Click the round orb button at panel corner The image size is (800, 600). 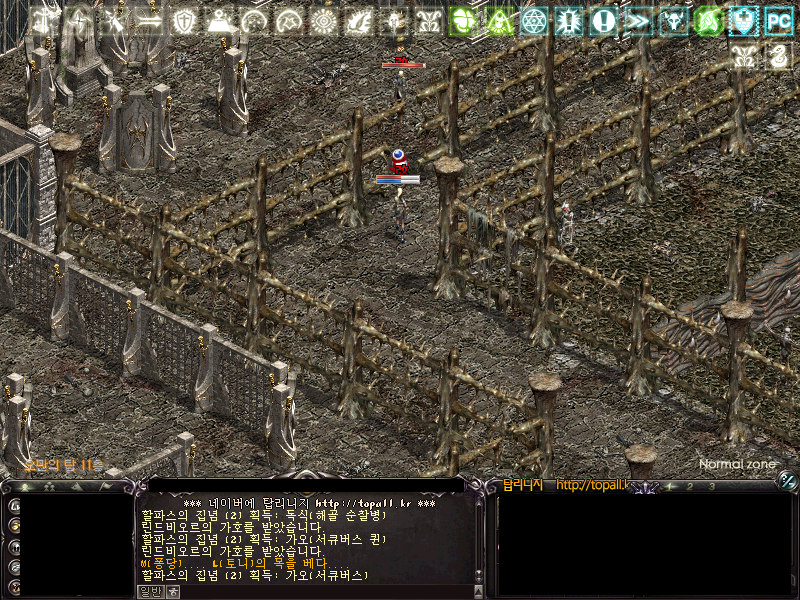click(x=788, y=482)
